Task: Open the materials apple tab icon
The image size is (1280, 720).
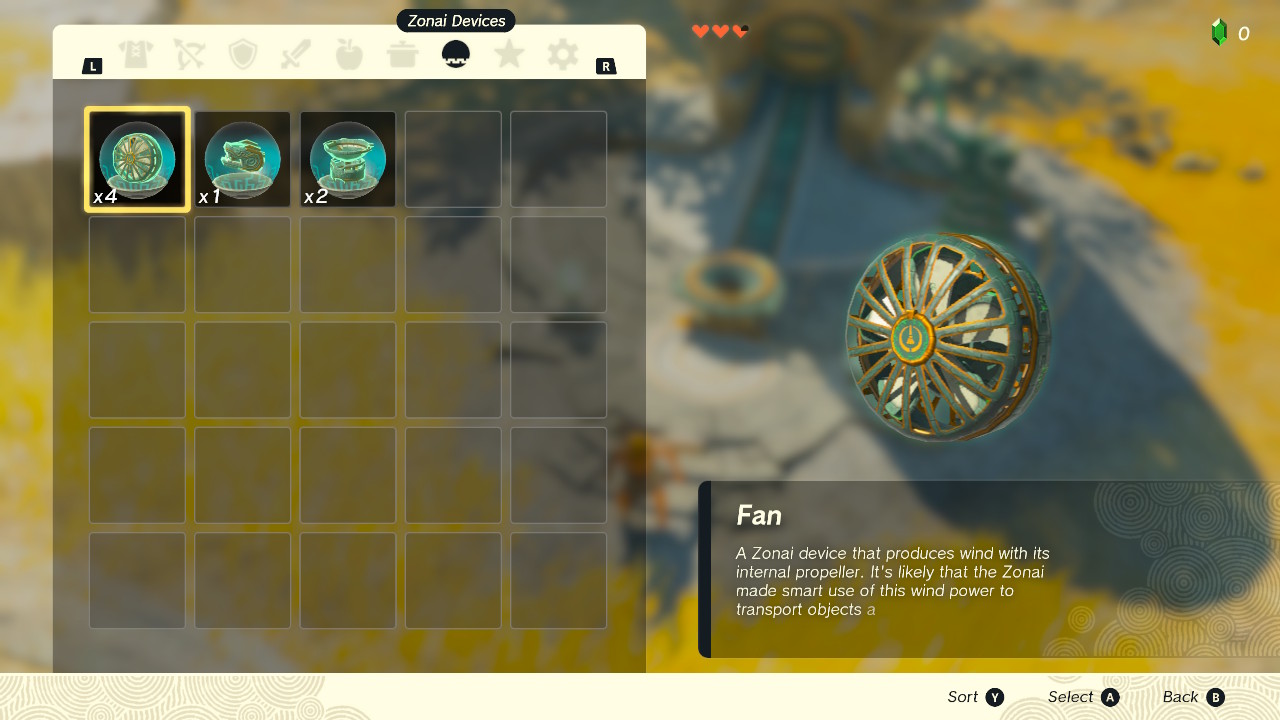Action: click(x=348, y=54)
